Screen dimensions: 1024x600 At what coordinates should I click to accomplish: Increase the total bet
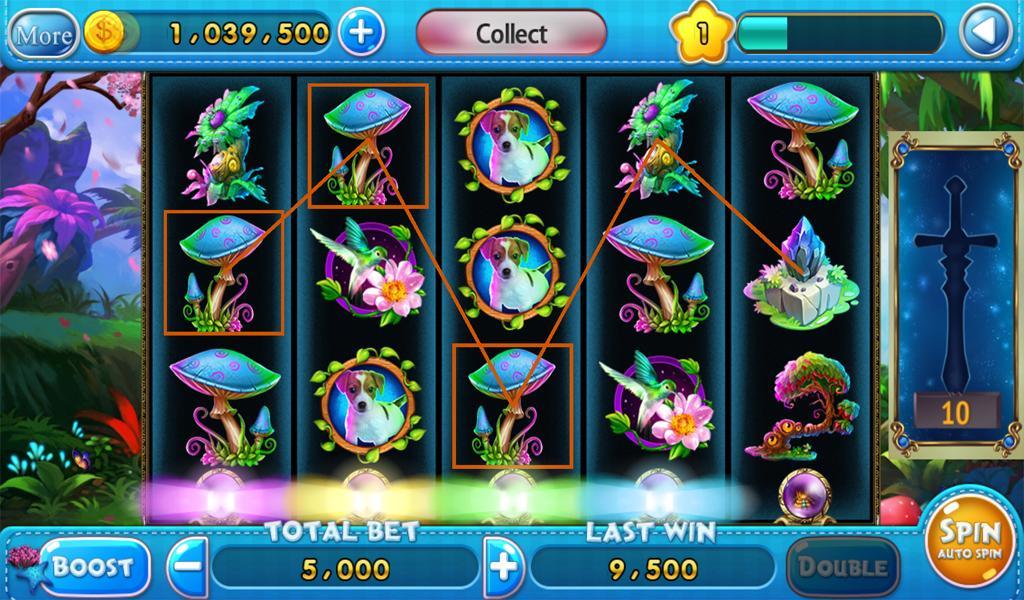(505, 567)
